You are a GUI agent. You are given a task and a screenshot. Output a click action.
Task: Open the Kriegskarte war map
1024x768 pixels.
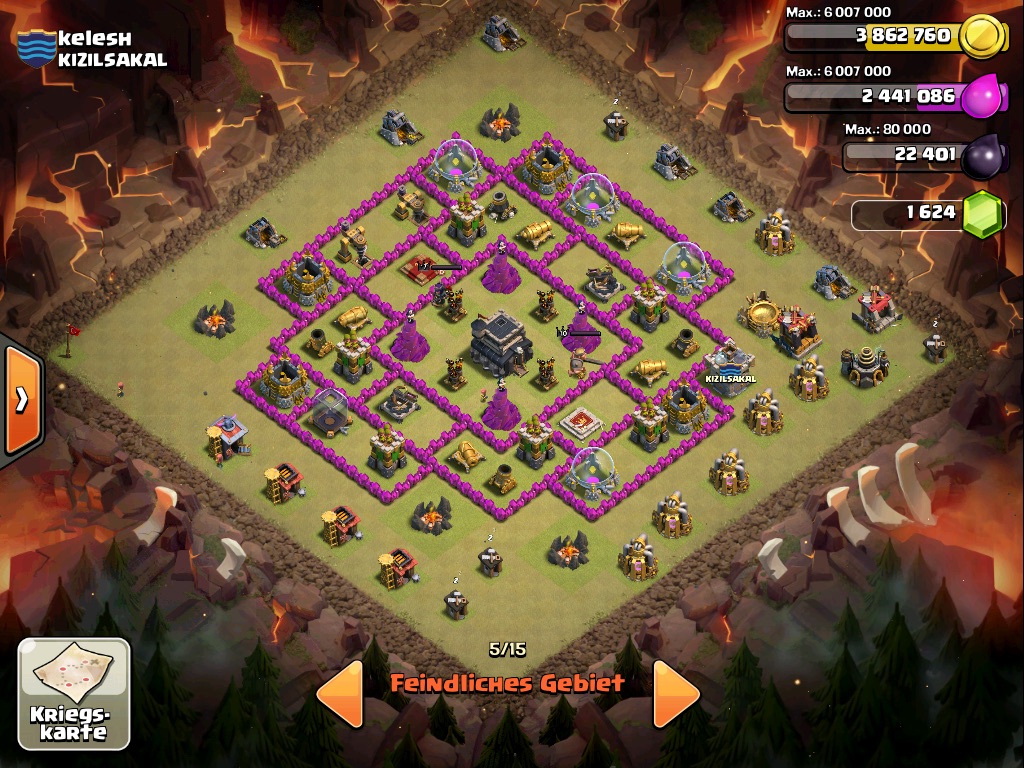click(74, 694)
